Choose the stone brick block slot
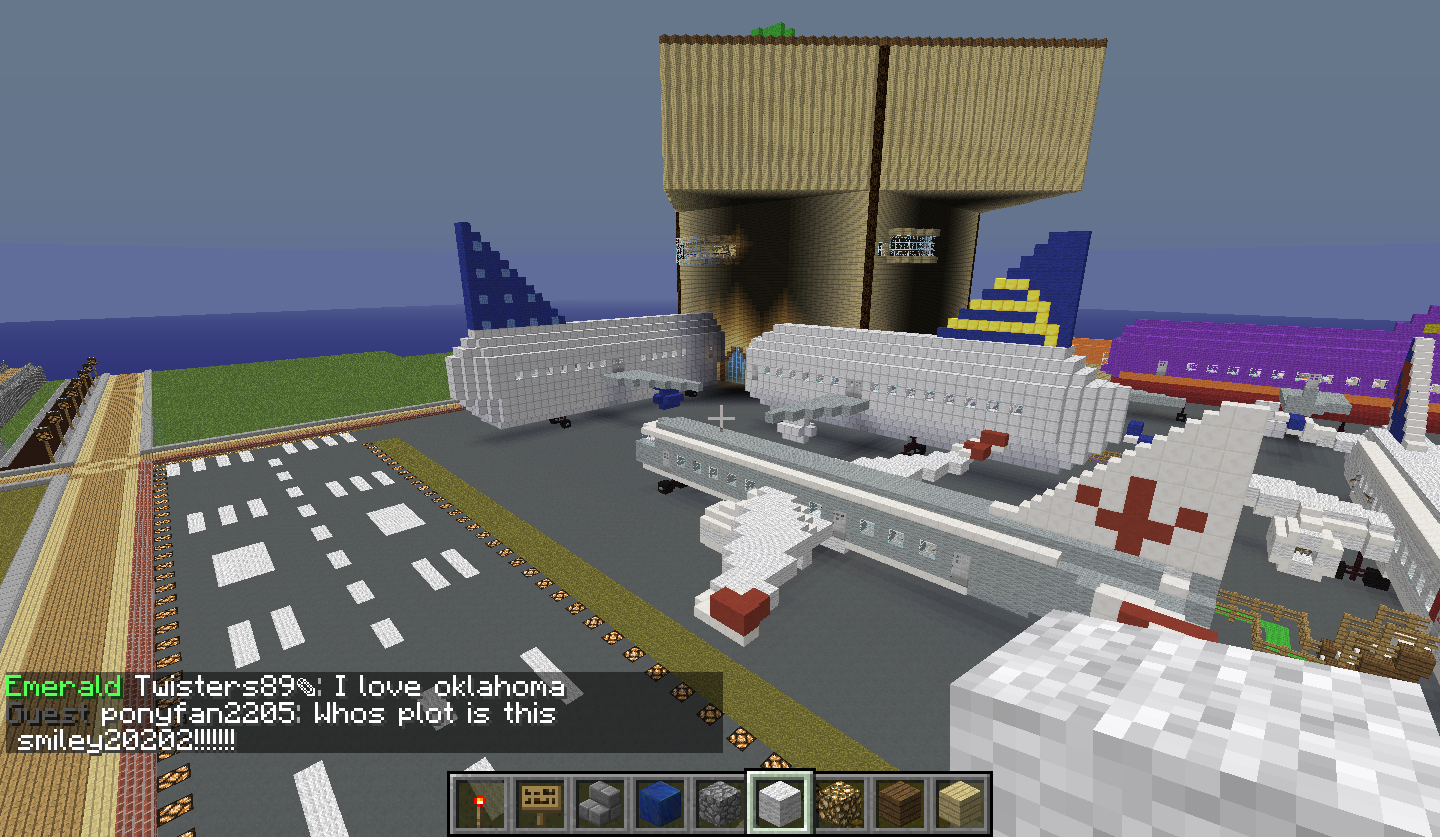Image resolution: width=1440 pixels, height=837 pixels. pos(599,802)
